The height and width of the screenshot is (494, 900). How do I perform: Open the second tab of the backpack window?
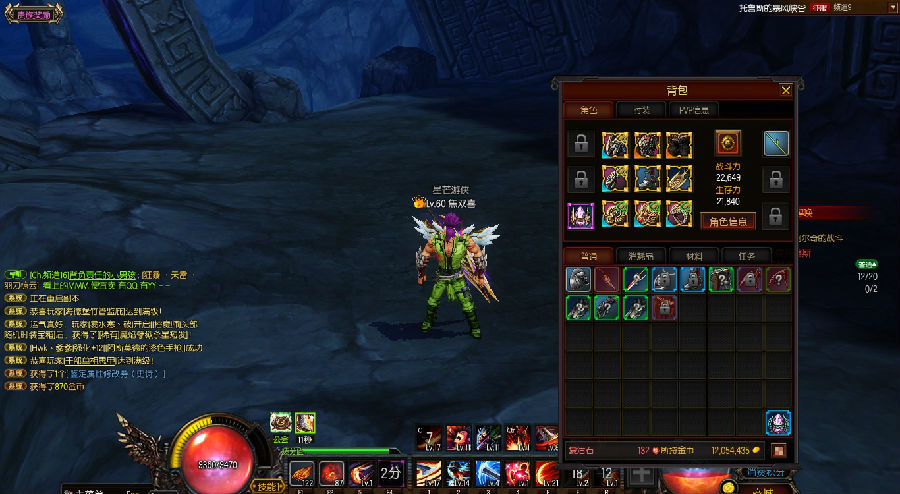point(640,110)
